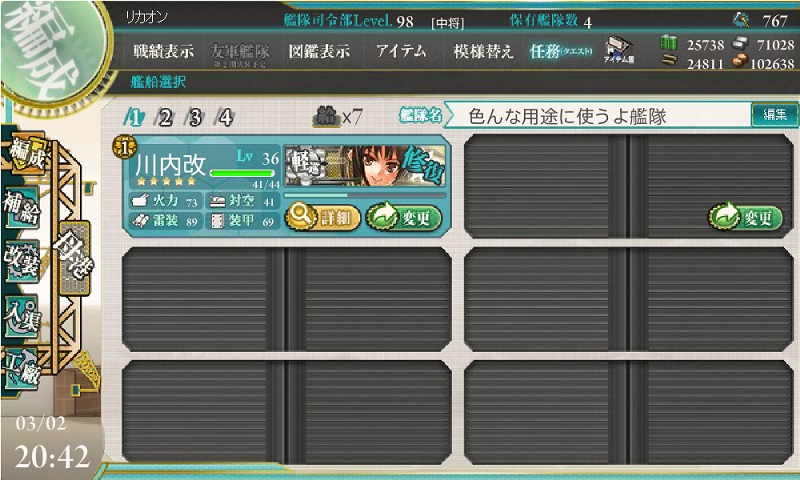Screen dimensions: 800x480
Task: Open the 任務 quest list
Action: coord(560,51)
